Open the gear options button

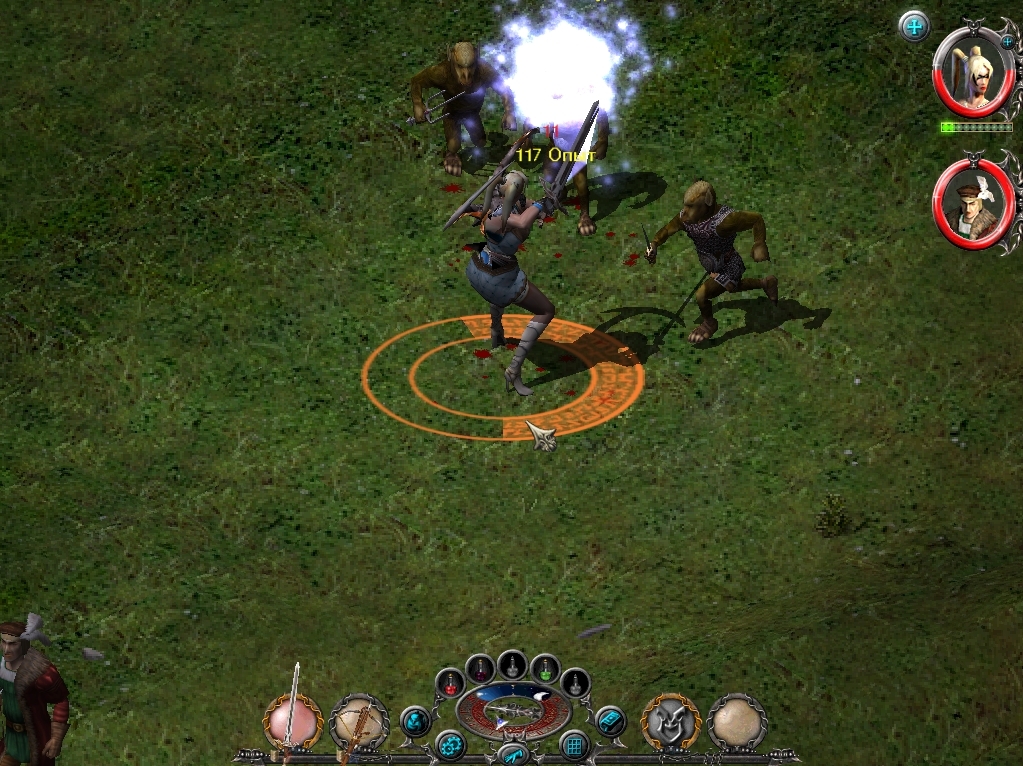click(450, 745)
